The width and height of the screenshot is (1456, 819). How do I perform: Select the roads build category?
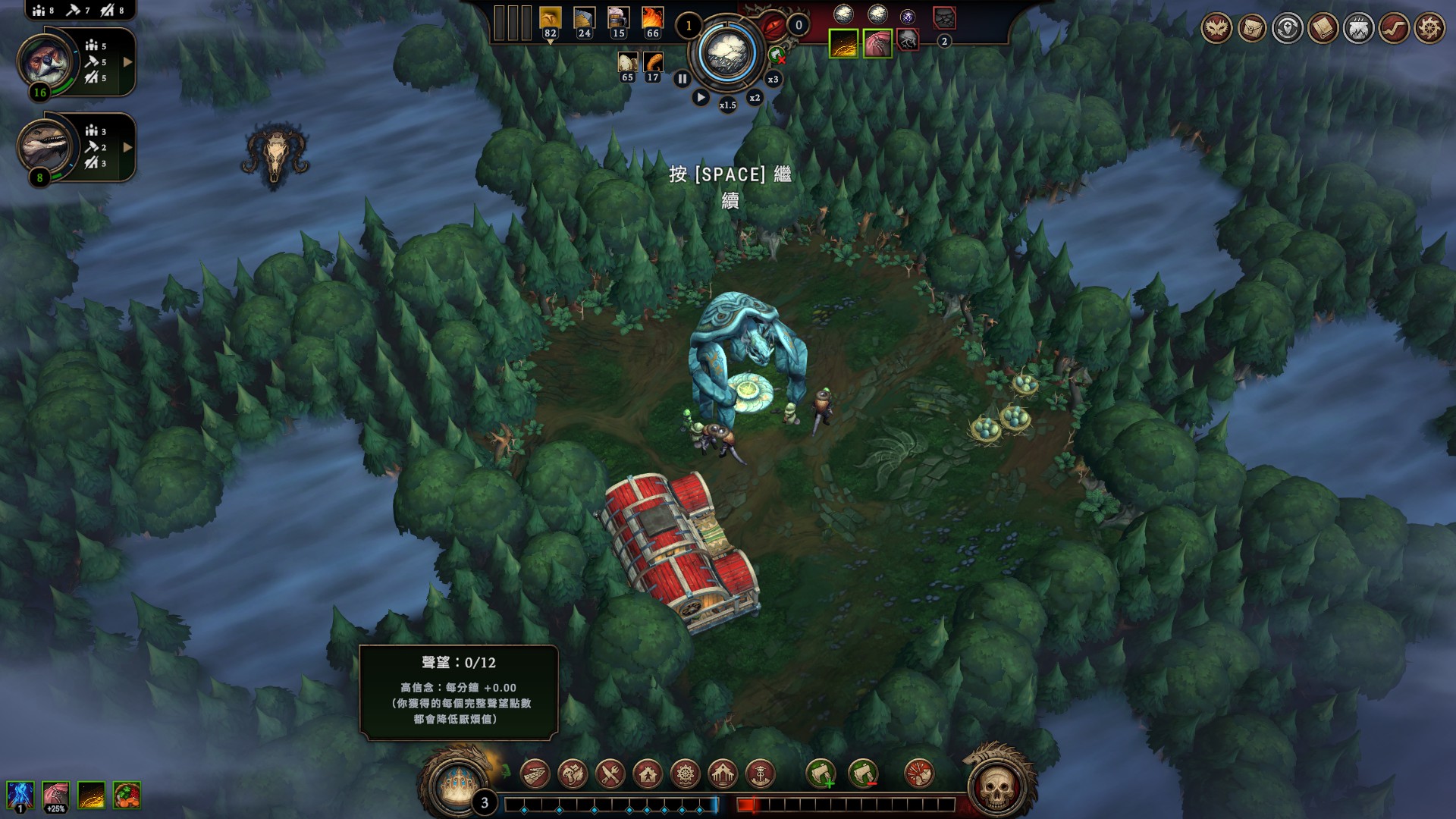(x=535, y=774)
